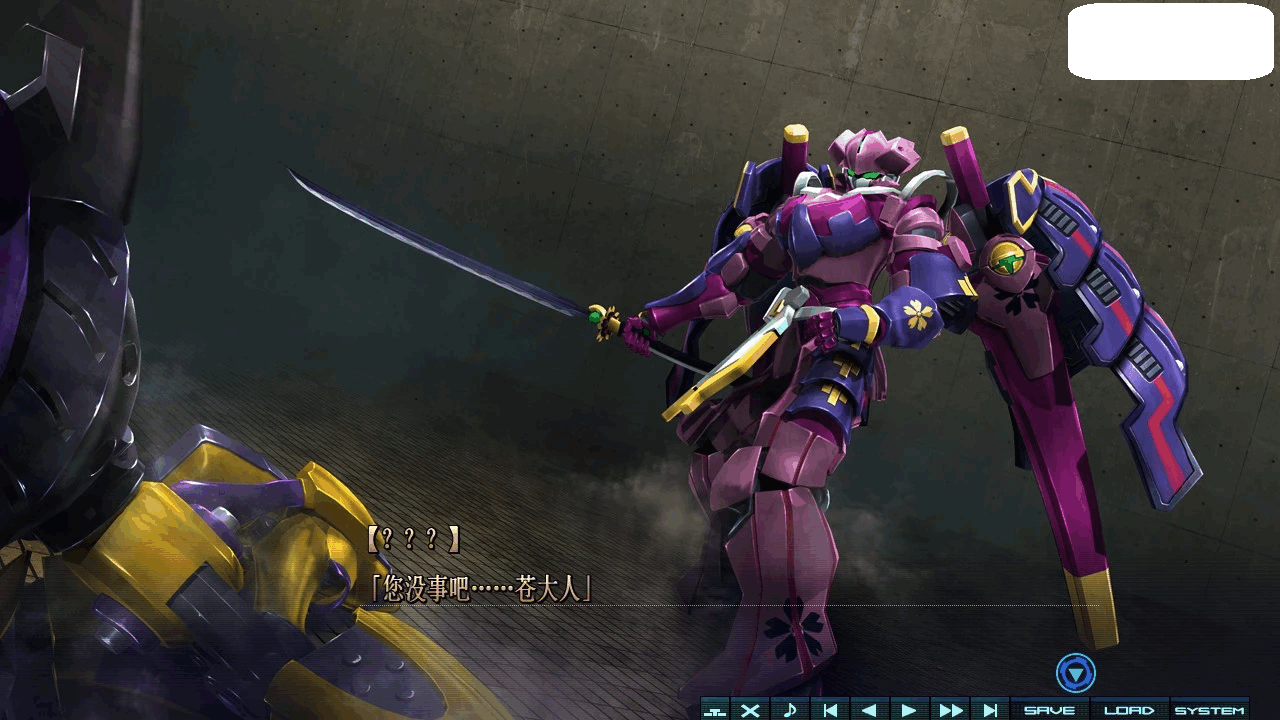
Task: Go back one line with left arrow
Action: point(869,709)
